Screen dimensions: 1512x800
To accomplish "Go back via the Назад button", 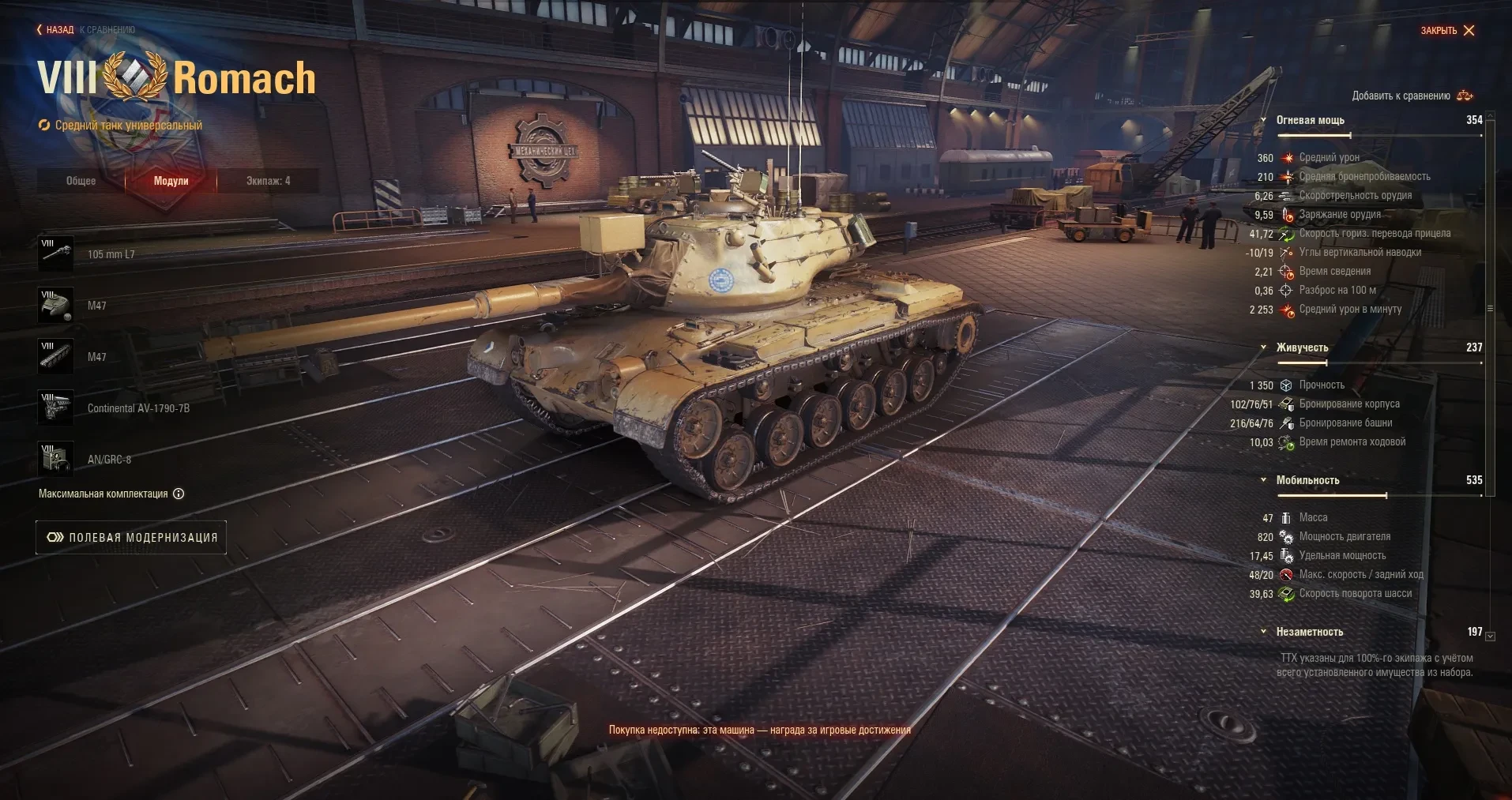I will [55, 30].
